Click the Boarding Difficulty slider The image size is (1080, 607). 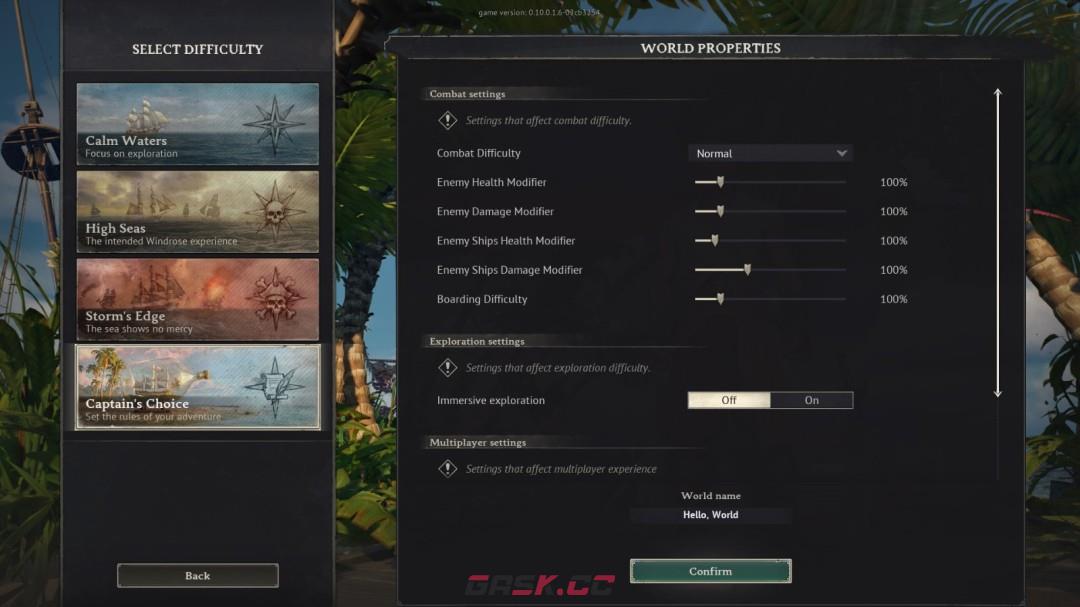[x=720, y=299]
